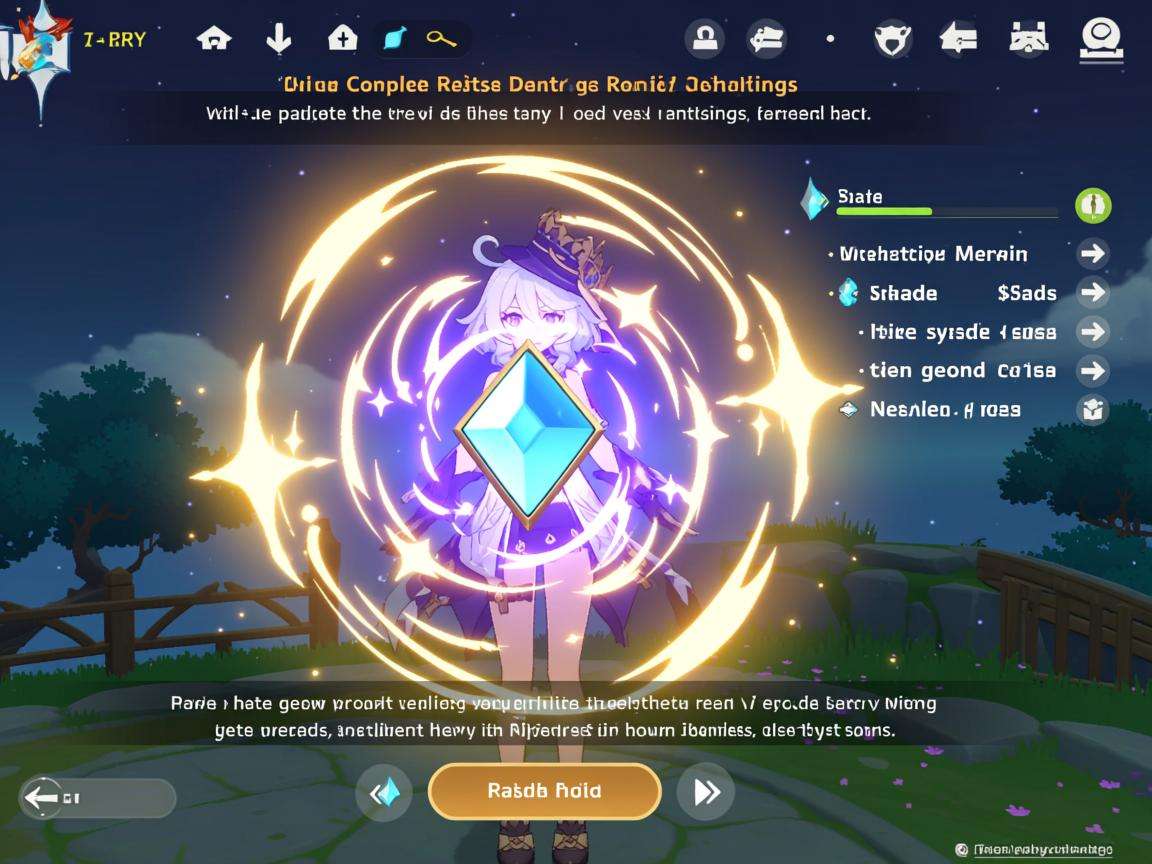Click the downward arrow icon in the top bar
This screenshot has height=864, width=1152.
[x=278, y=39]
